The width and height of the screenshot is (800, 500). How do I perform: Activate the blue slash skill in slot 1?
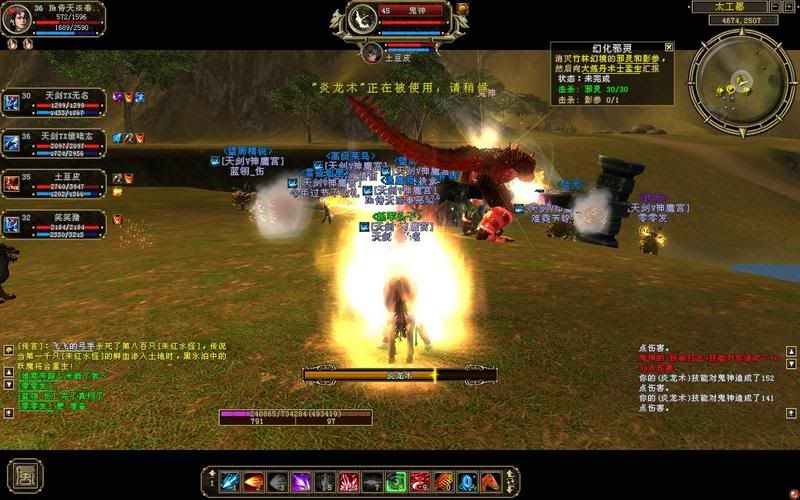click(x=228, y=482)
